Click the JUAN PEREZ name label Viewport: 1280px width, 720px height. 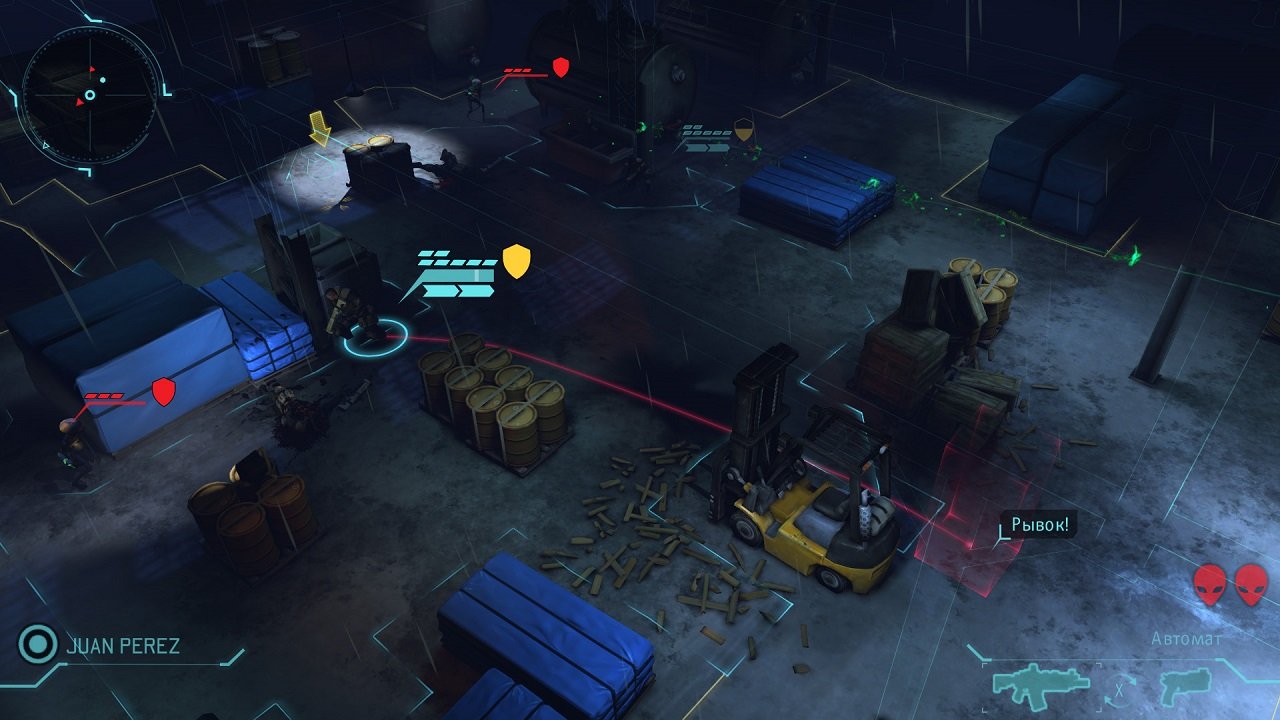[x=122, y=646]
